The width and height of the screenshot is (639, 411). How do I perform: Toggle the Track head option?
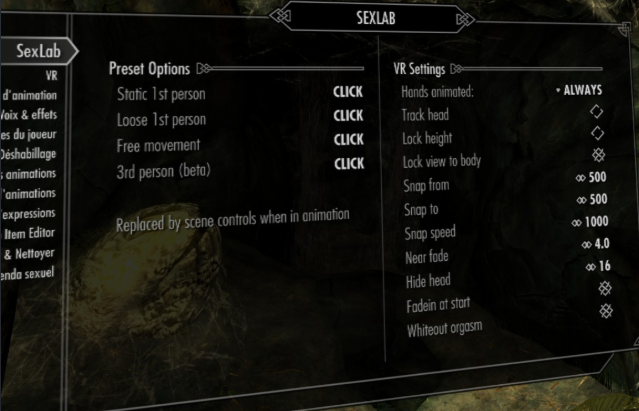coord(597,111)
